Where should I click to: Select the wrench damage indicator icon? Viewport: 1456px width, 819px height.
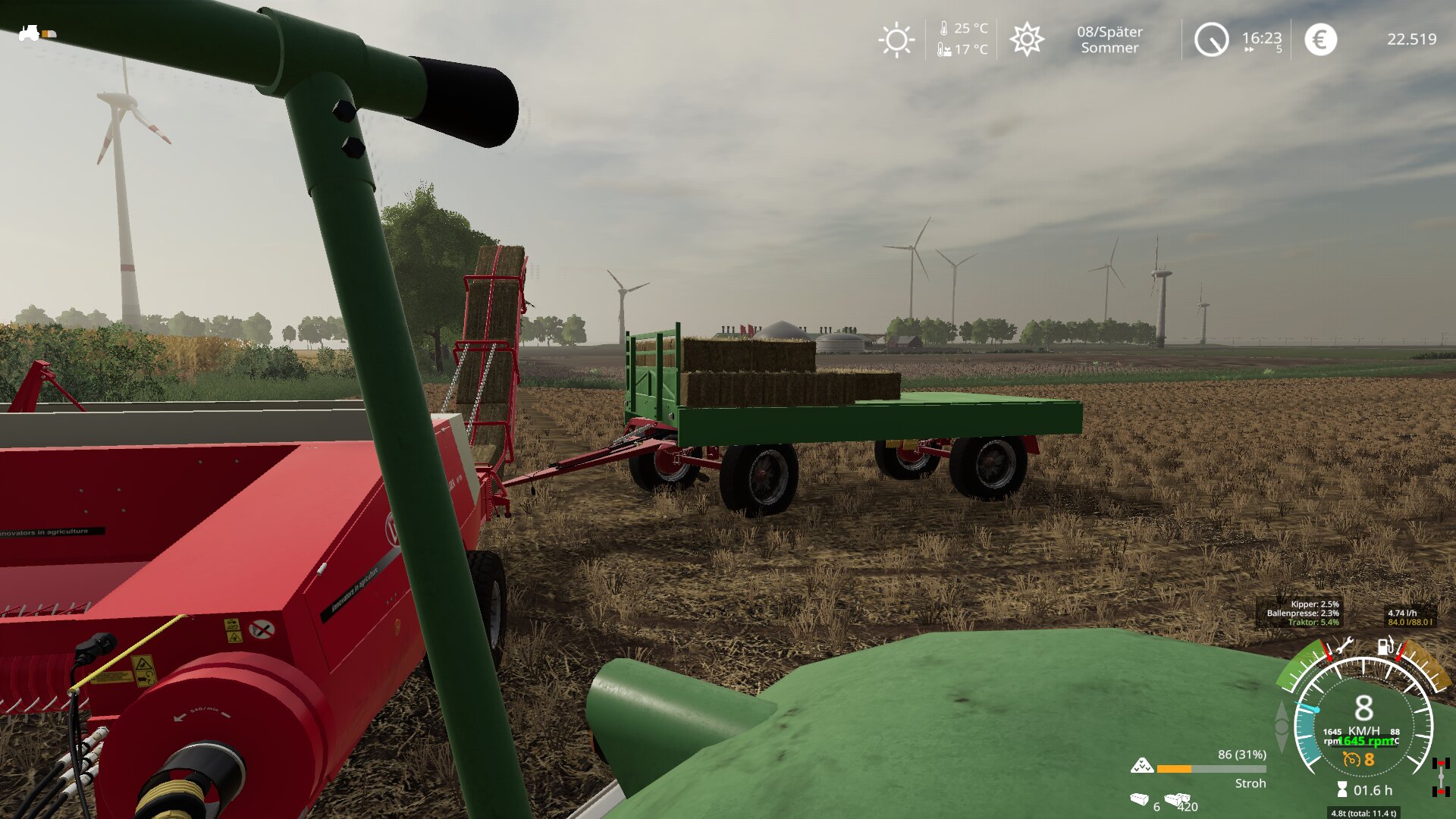tap(1343, 646)
